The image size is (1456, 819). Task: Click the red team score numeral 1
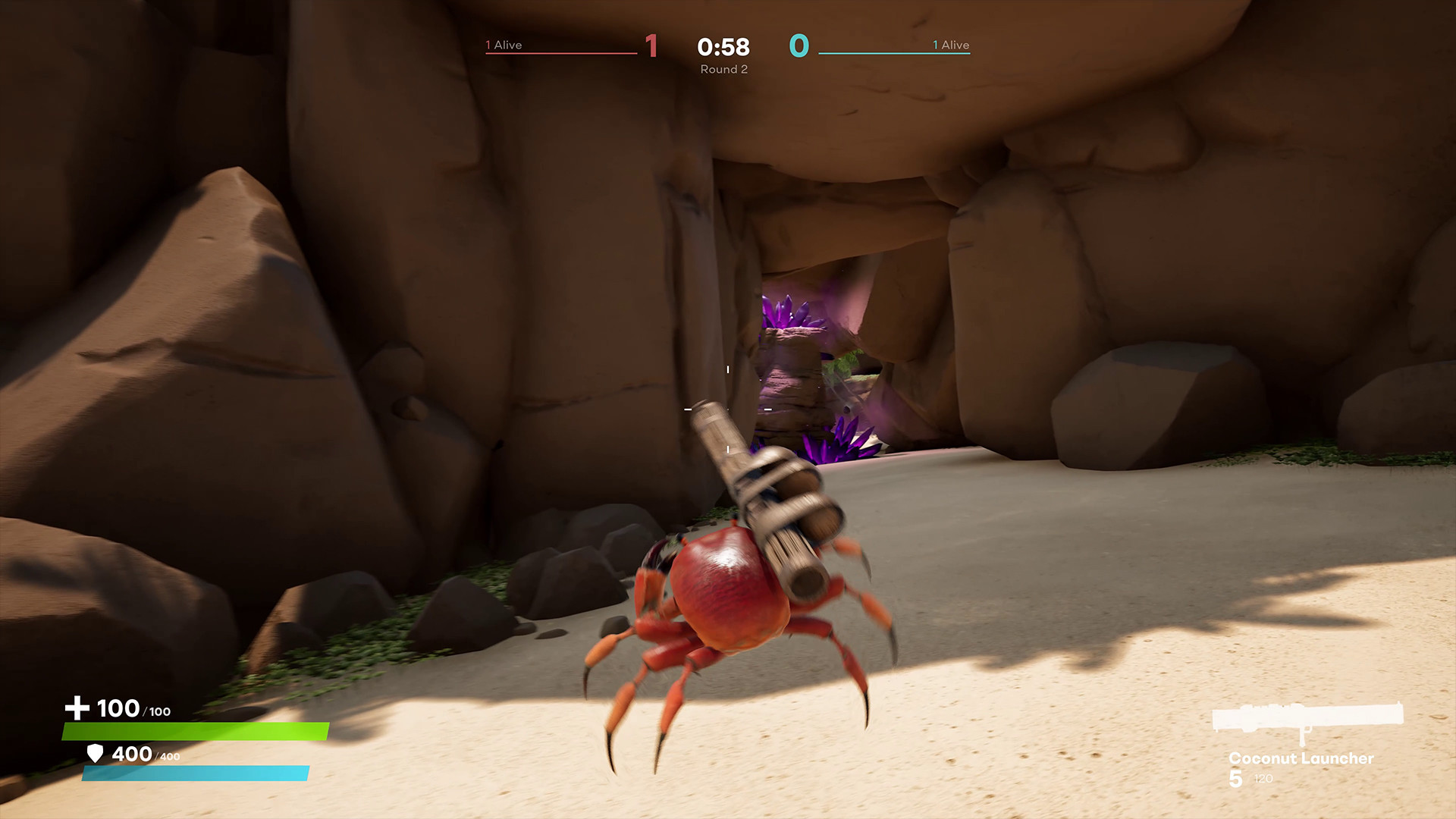click(x=651, y=45)
